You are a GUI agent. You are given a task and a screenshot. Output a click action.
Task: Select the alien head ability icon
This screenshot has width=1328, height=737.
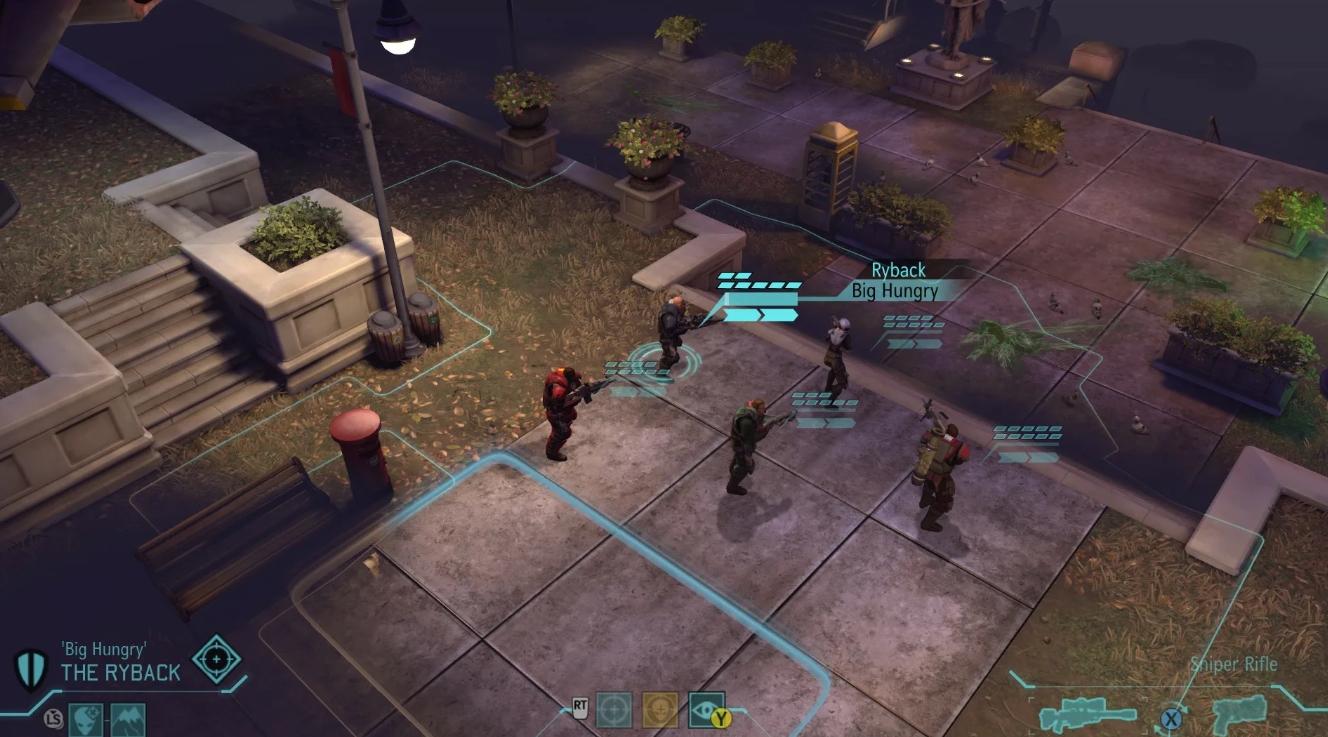(x=84, y=720)
